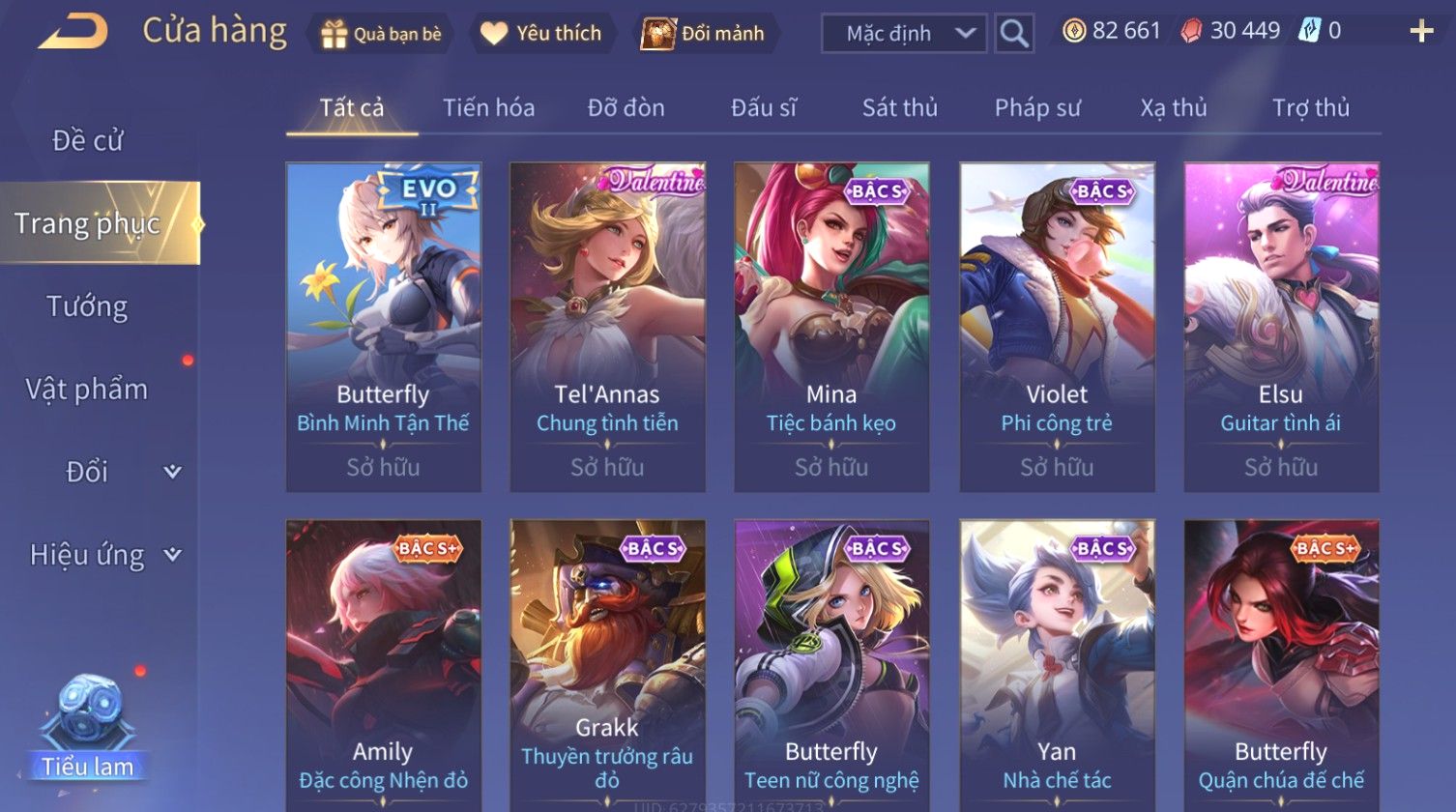Expand the Mặc định sort dropdown
1456x812 pixels.
point(904,34)
